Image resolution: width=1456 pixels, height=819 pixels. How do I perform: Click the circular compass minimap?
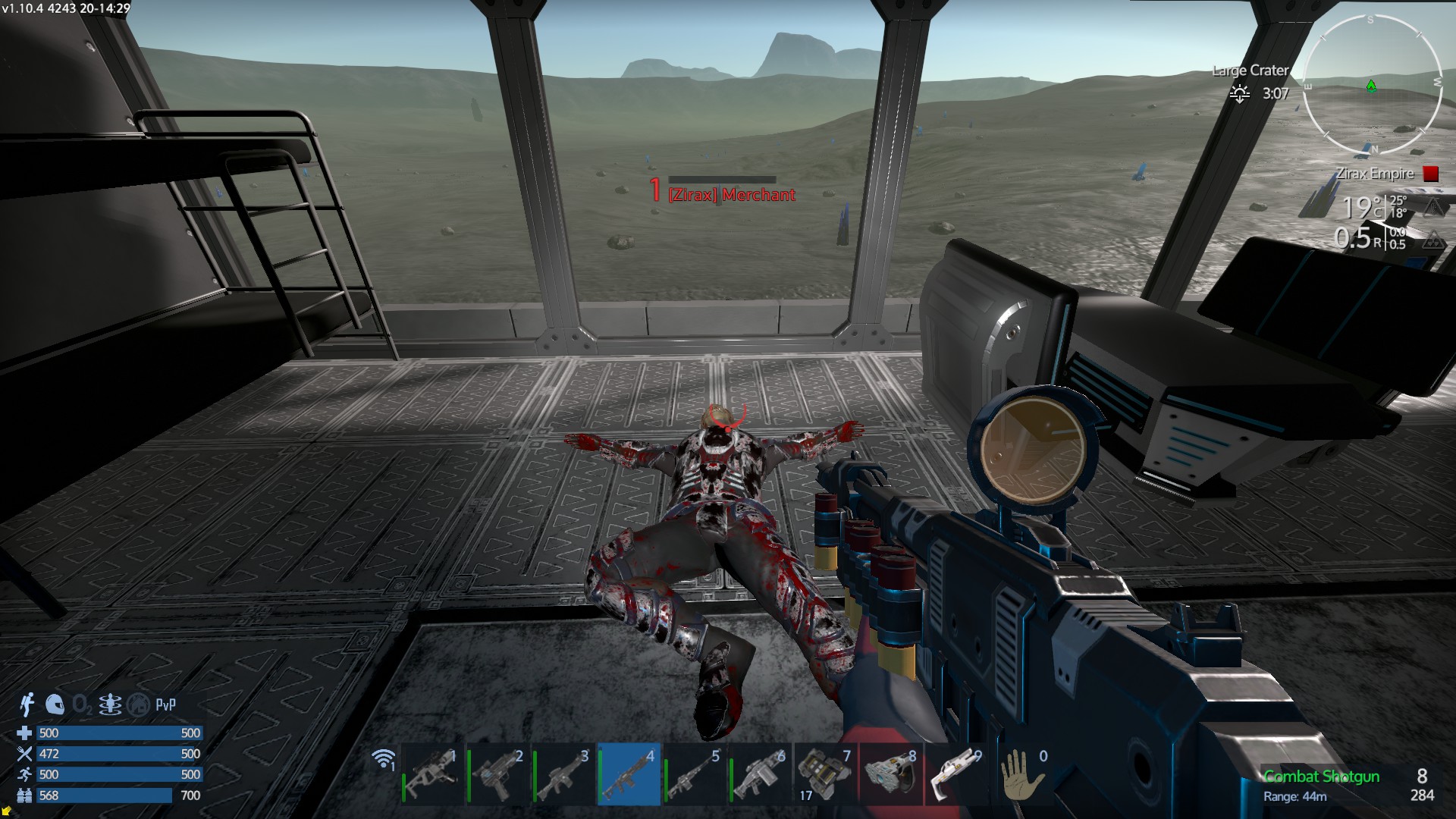1371,84
